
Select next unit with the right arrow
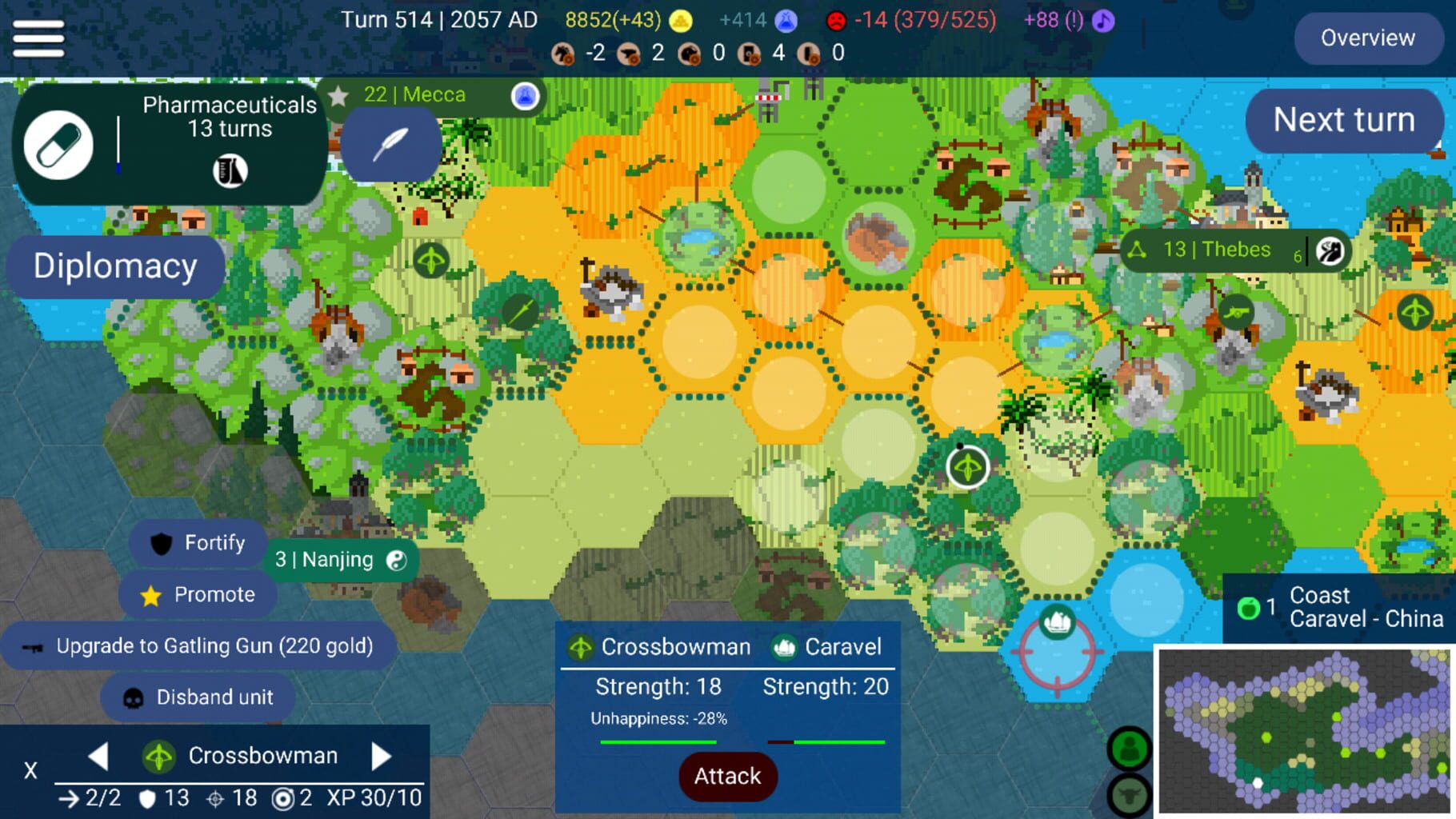[x=382, y=755]
